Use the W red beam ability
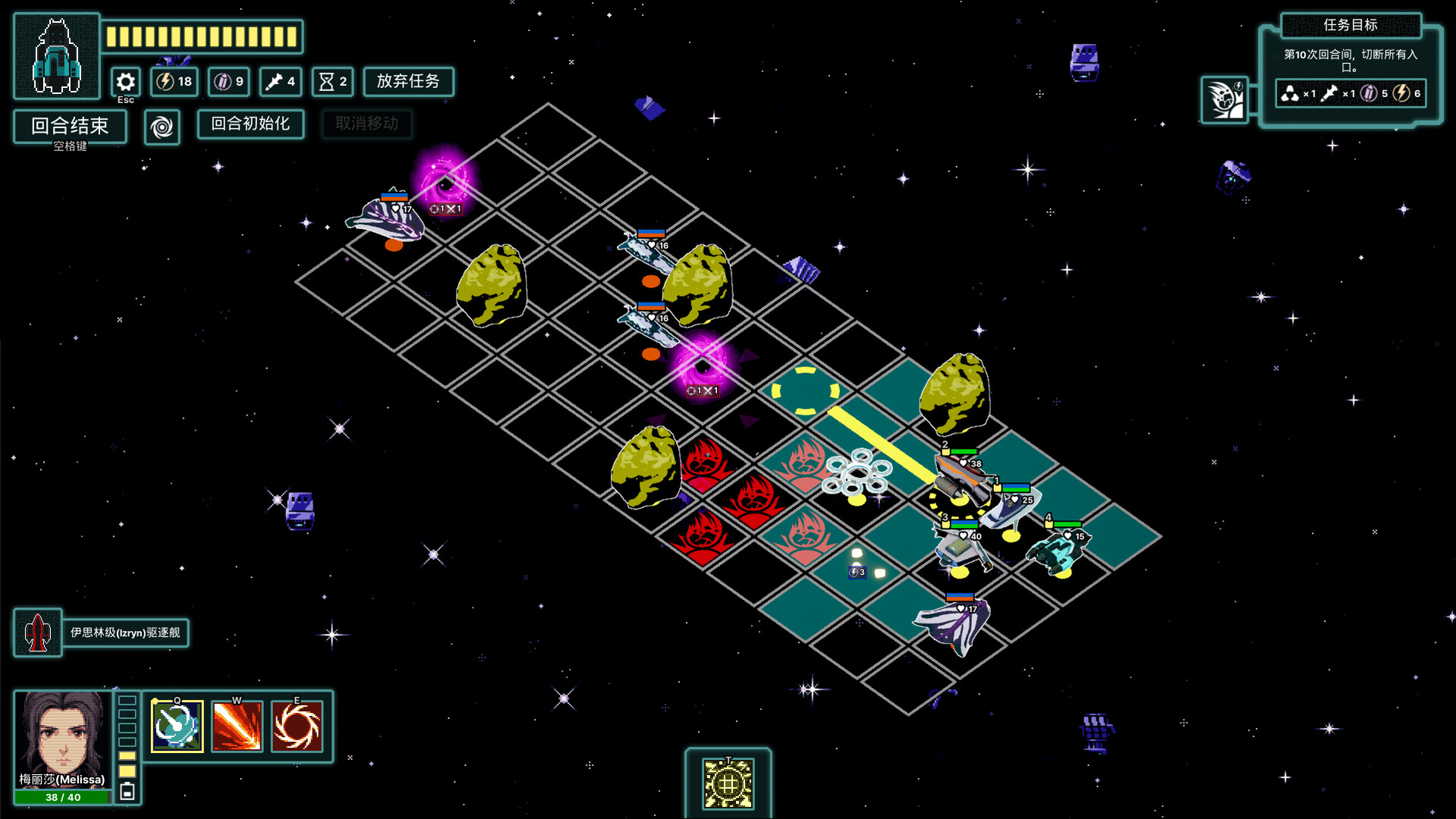The height and width of the screenshot is (819, 1456). pyautogui.click(x=237, y=726)
